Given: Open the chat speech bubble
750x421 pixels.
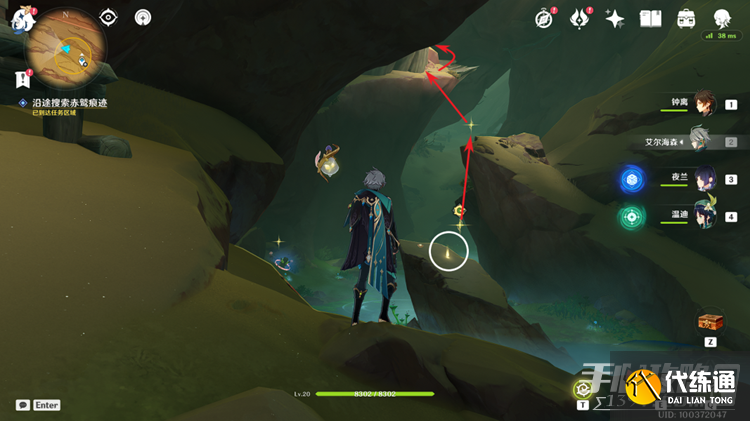Looking at the screenshot, I should 22,405.
